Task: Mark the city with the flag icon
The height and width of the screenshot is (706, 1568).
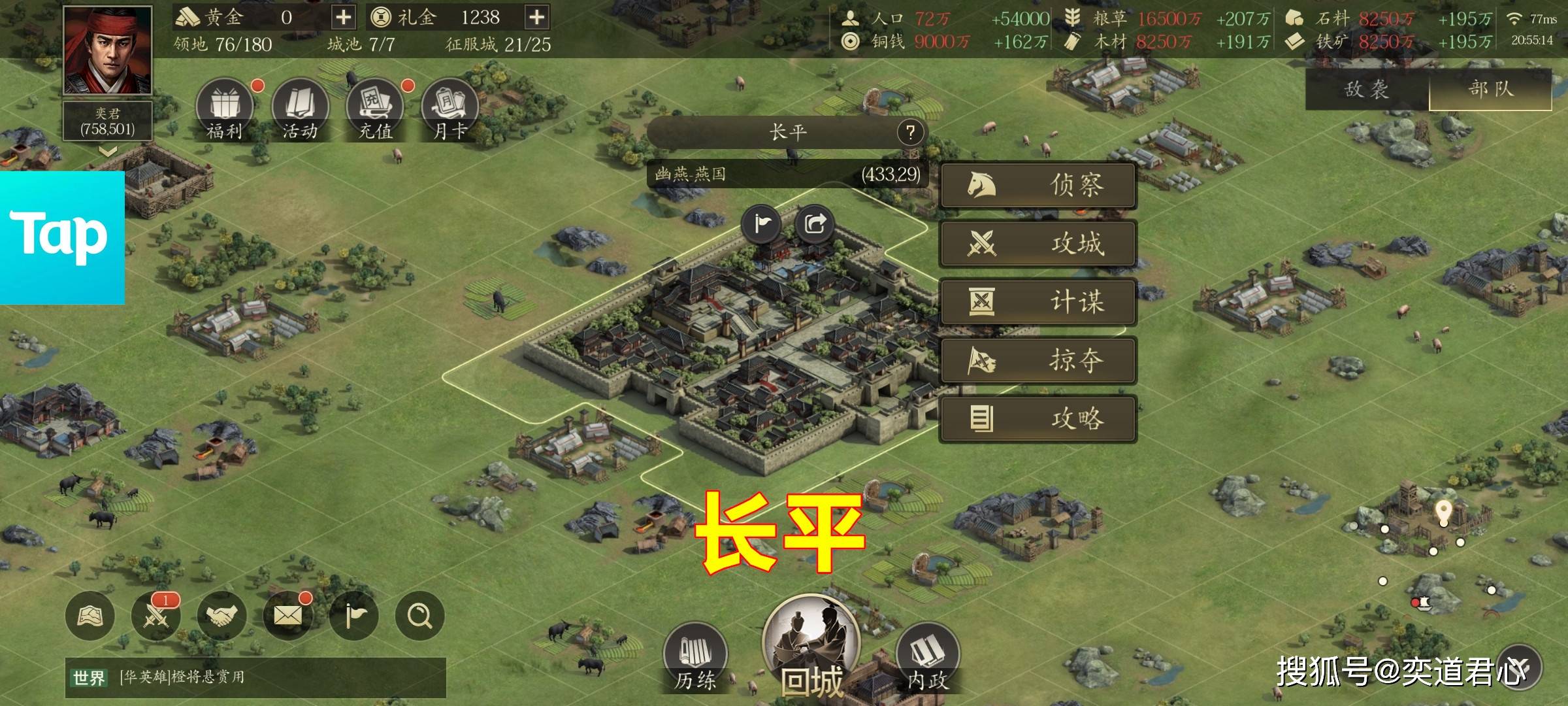Action: (762, 224)
